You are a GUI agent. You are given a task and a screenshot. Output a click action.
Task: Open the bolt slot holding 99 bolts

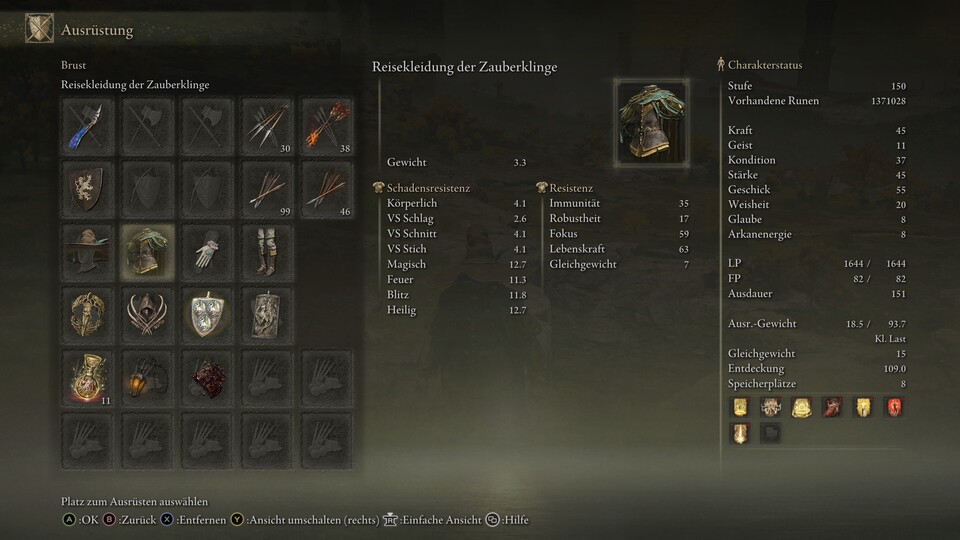pos(267,188)
